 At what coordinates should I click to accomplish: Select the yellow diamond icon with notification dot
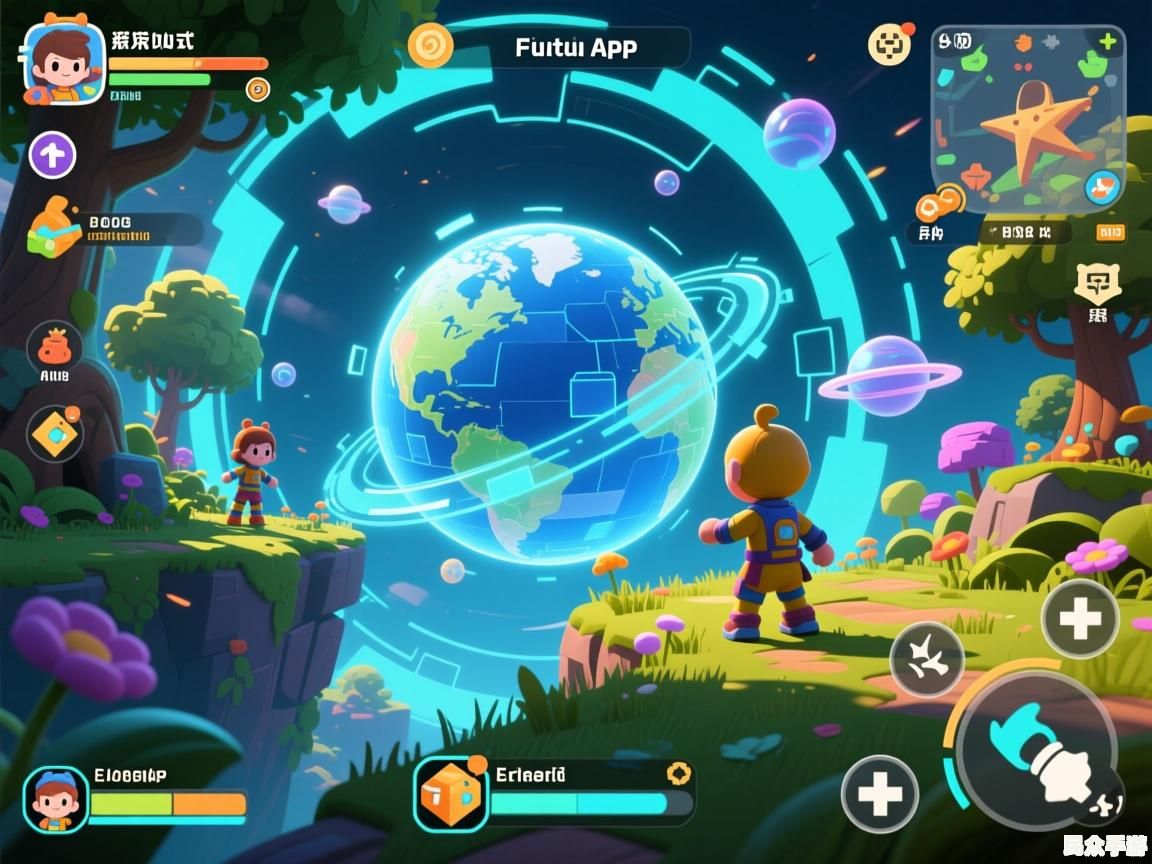(x=54, y=433)
